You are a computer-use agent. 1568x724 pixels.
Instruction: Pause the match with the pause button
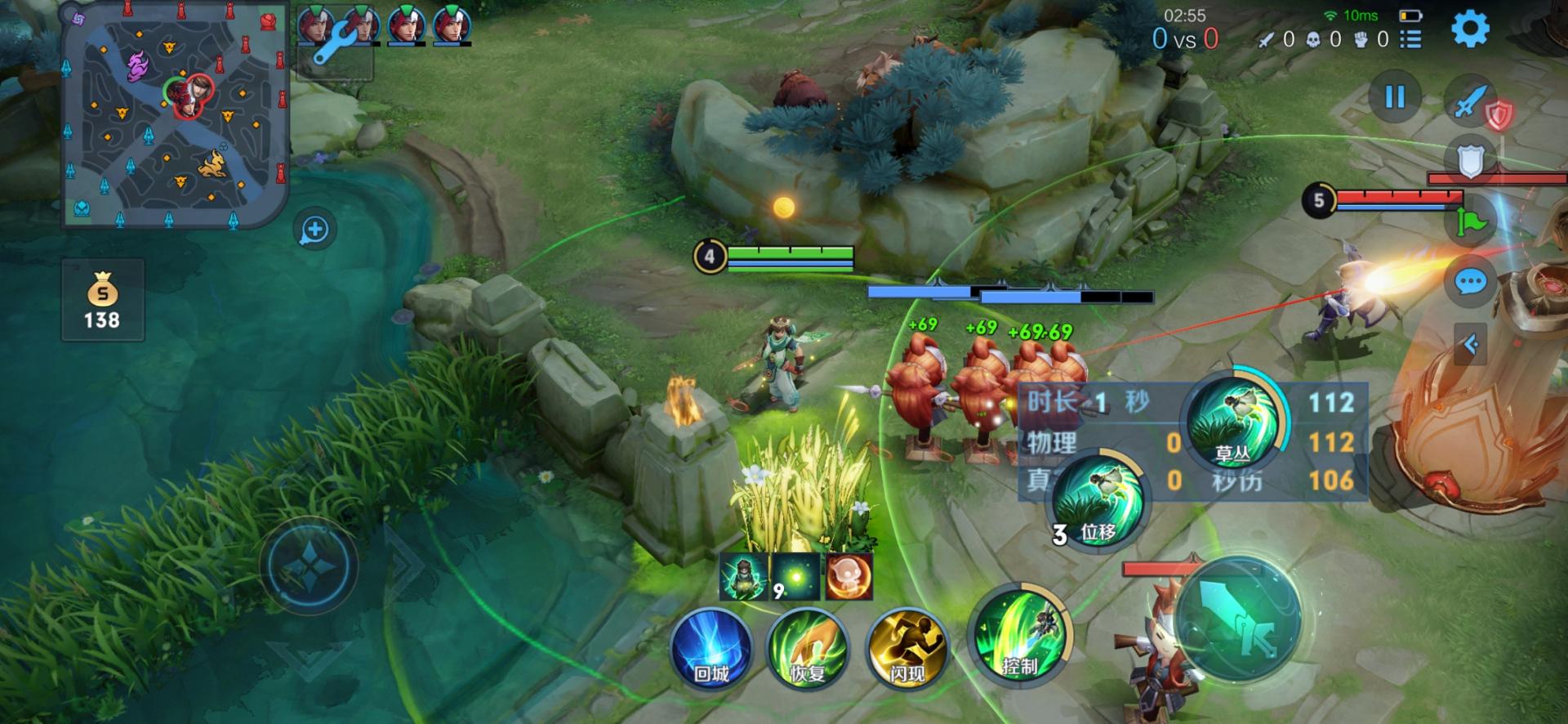pyautogui.click(x=1395, y=97)
